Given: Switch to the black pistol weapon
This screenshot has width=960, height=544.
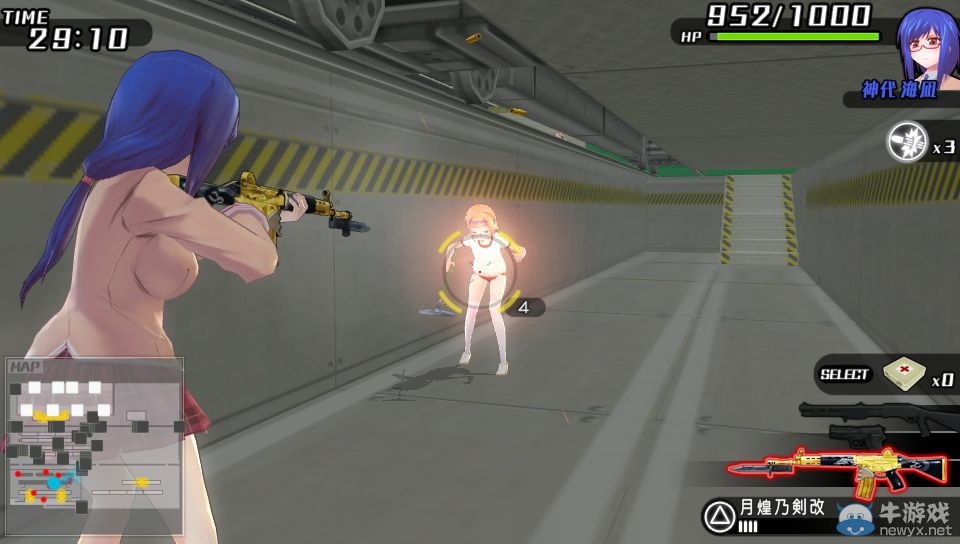Looking at the screenshot, I should (860, 436).
